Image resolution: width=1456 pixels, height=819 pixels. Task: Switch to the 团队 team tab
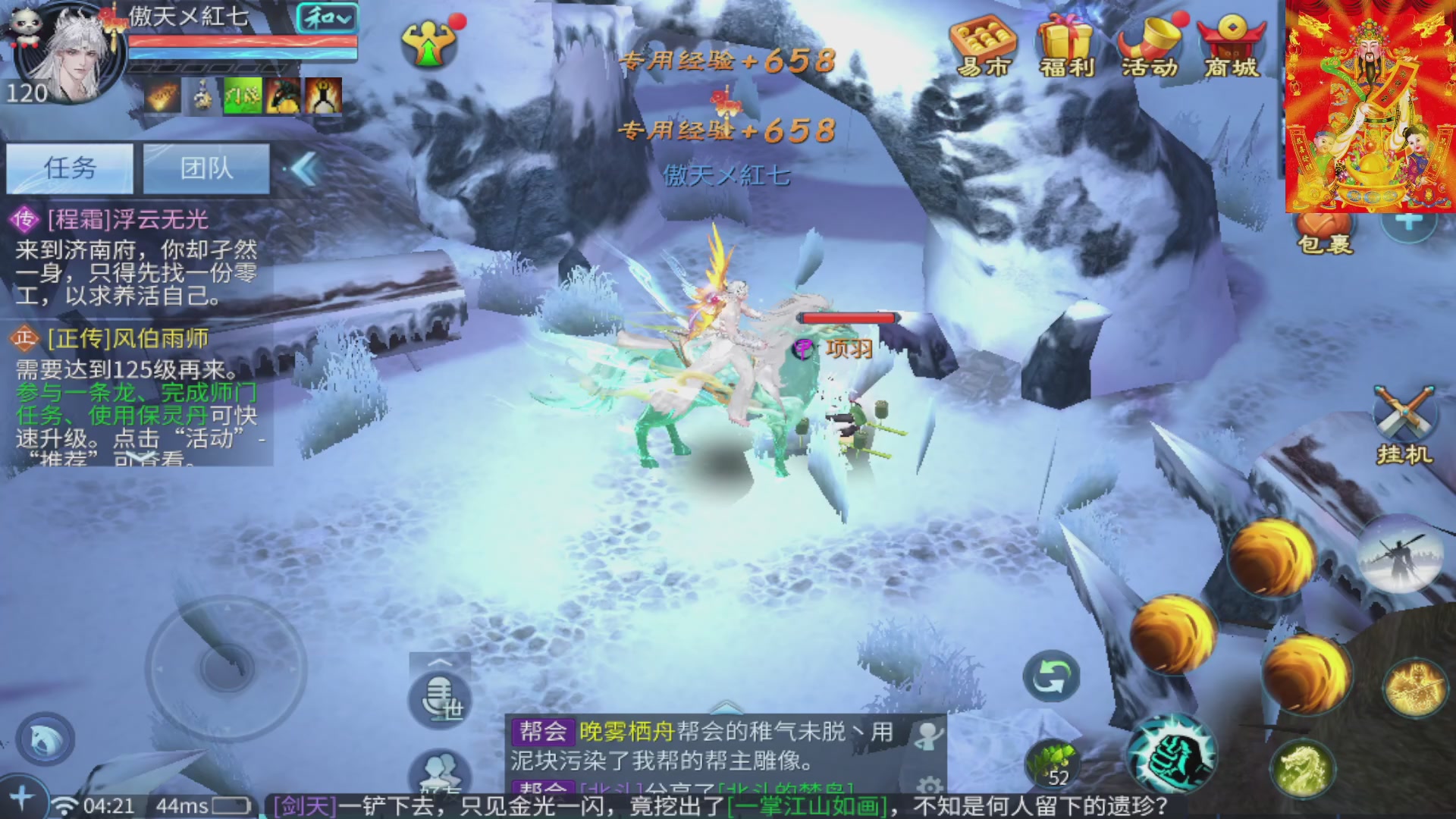tap(206, 168)
